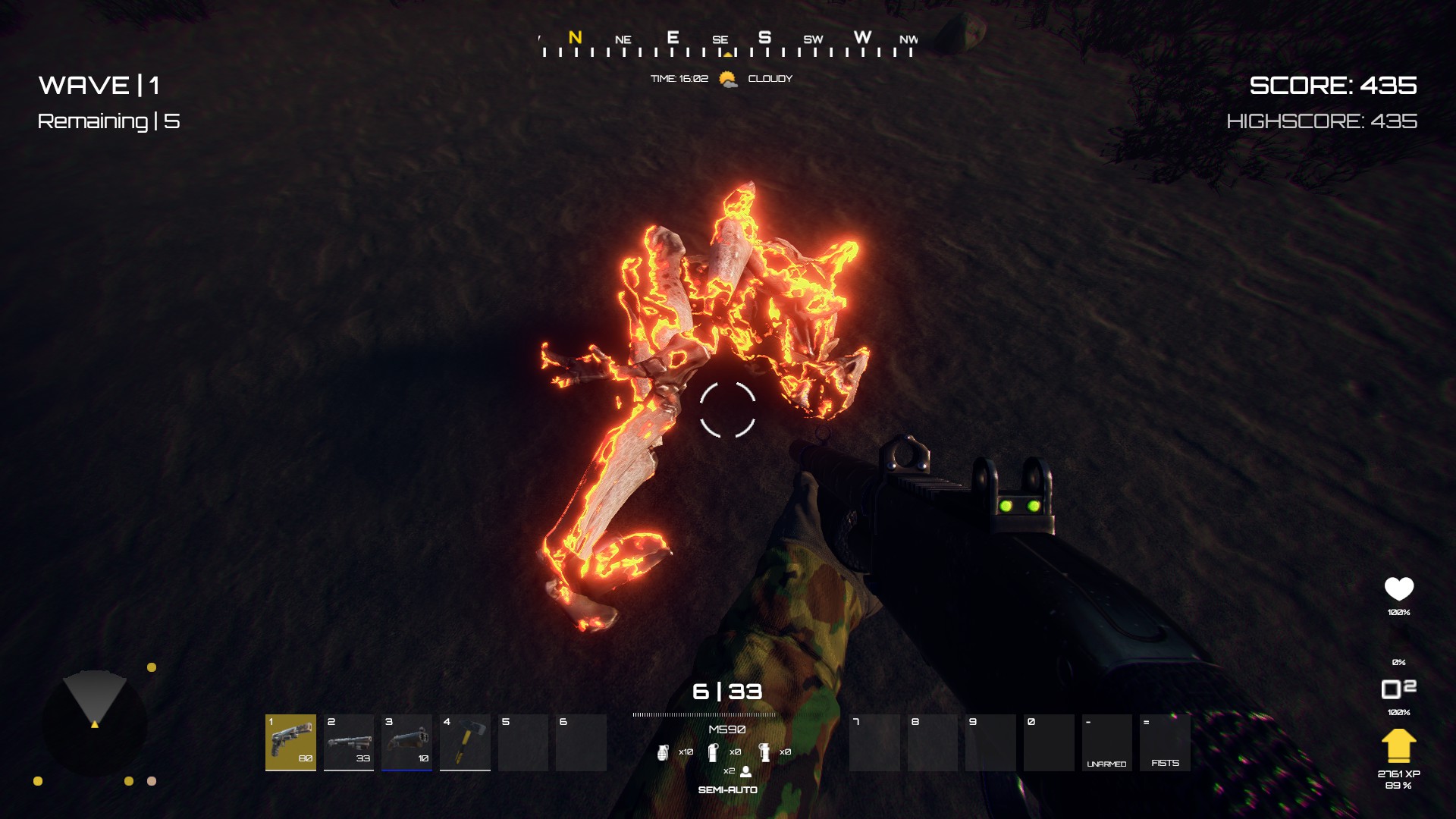Toggle SEMI-AUTO fire mode
The image size is (1456, 819).
728,789
